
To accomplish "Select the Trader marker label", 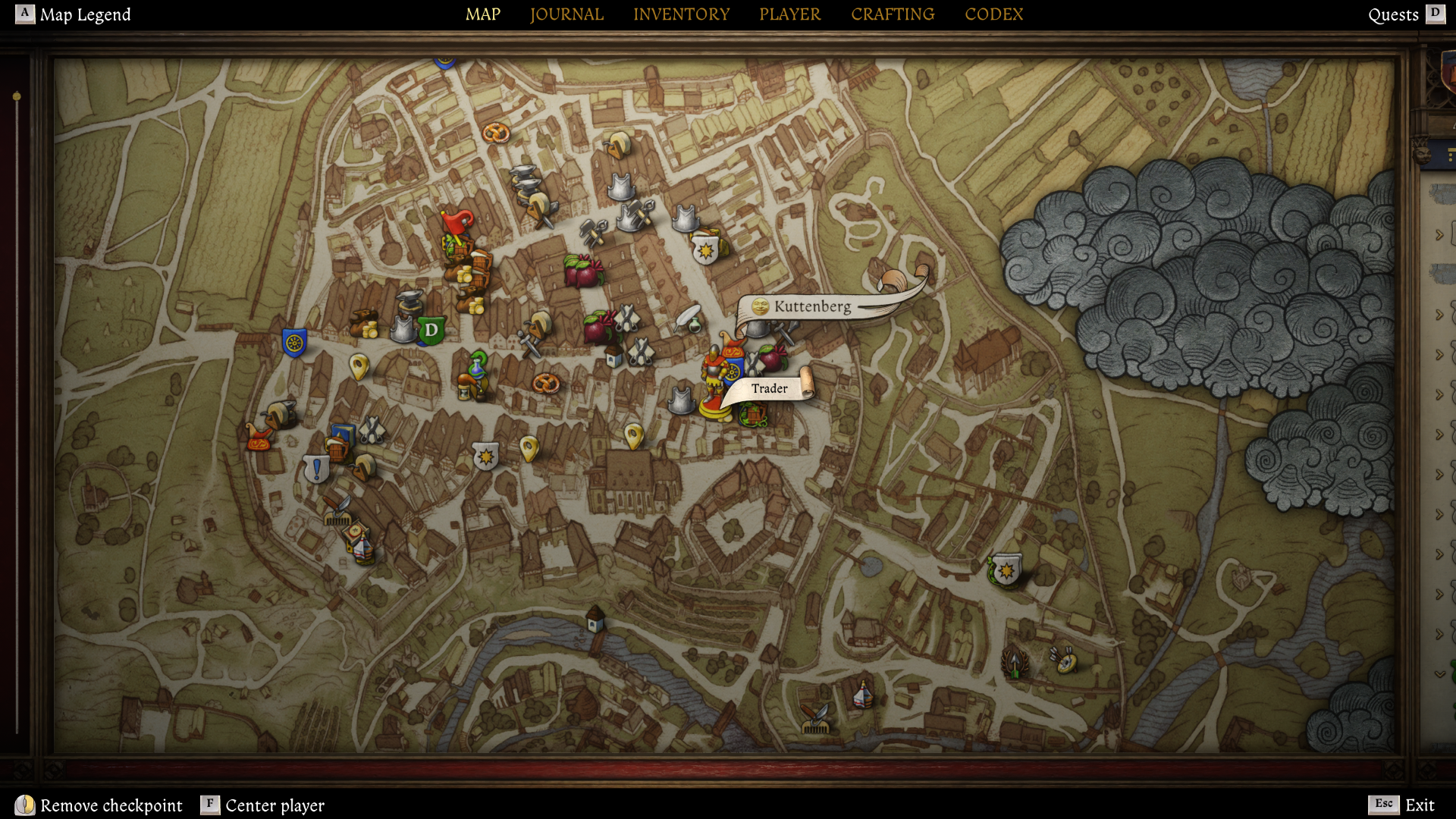I will (769, 388).
